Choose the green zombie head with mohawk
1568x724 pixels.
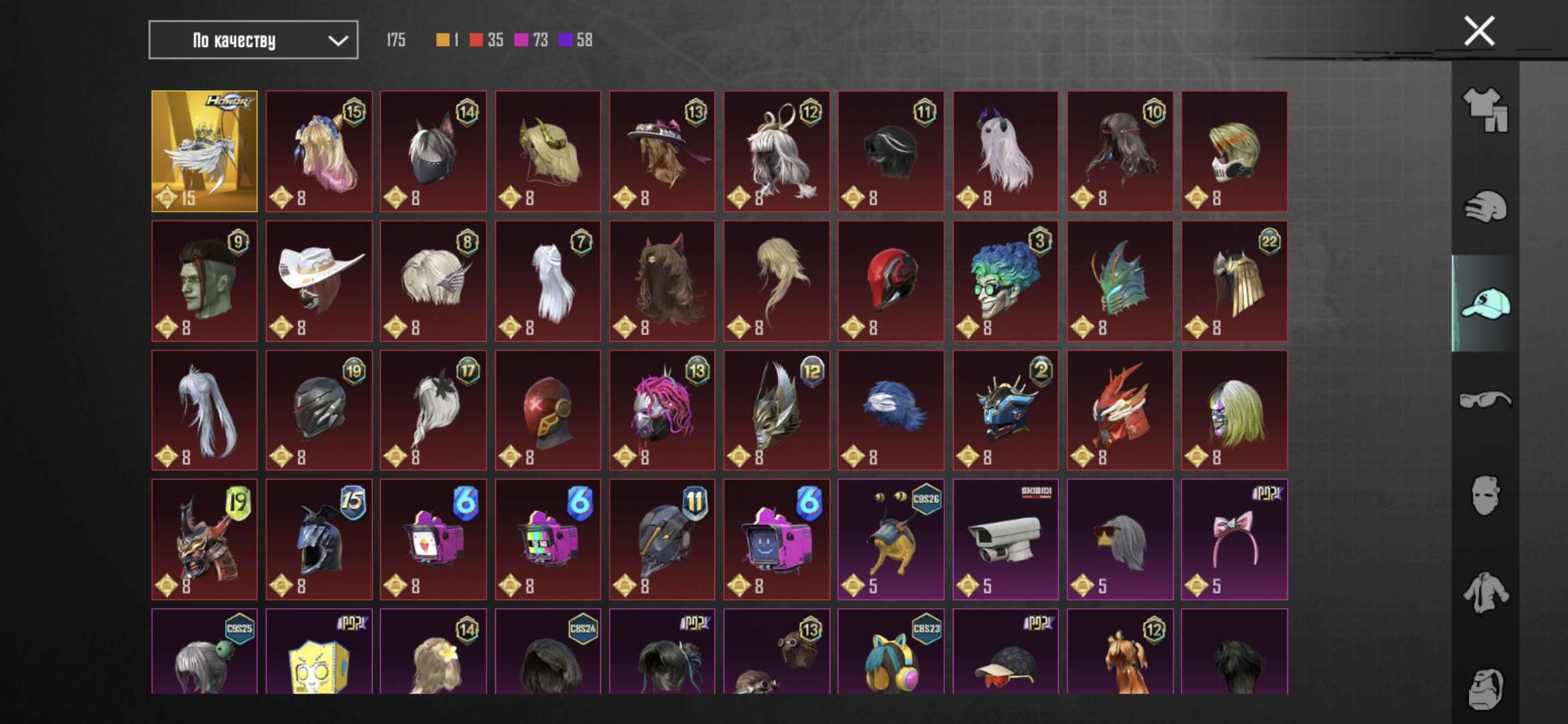coord(204,281)
